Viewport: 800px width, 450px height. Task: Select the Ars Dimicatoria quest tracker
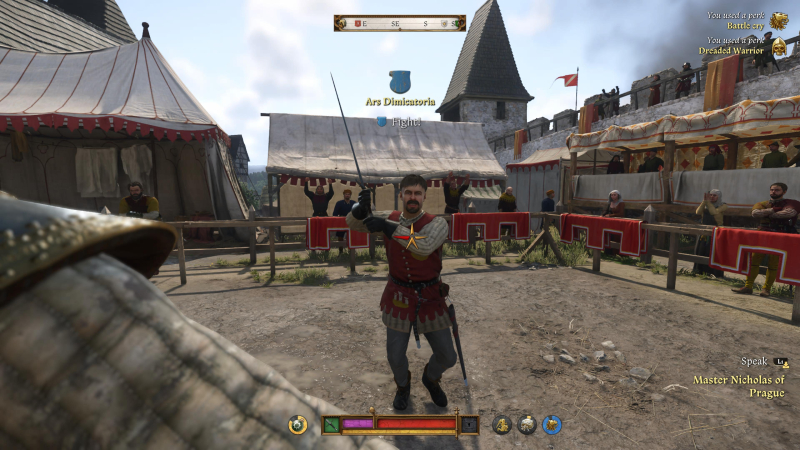(x=400, y=101)
